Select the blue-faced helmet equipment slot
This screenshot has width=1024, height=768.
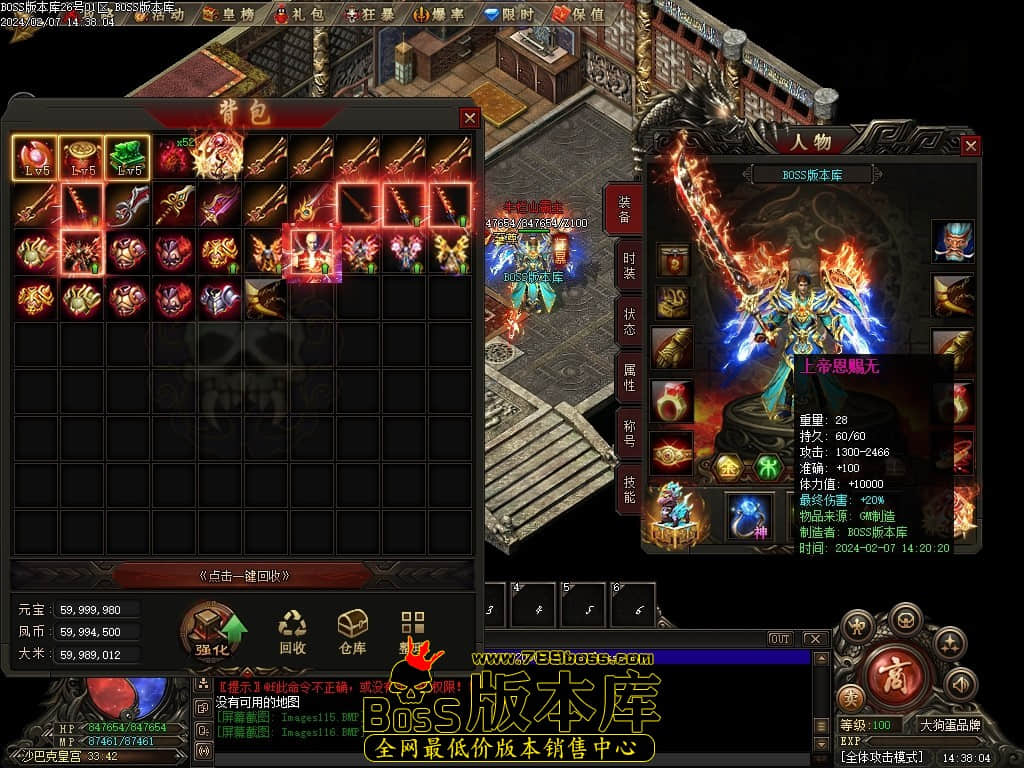pos(952,241)
